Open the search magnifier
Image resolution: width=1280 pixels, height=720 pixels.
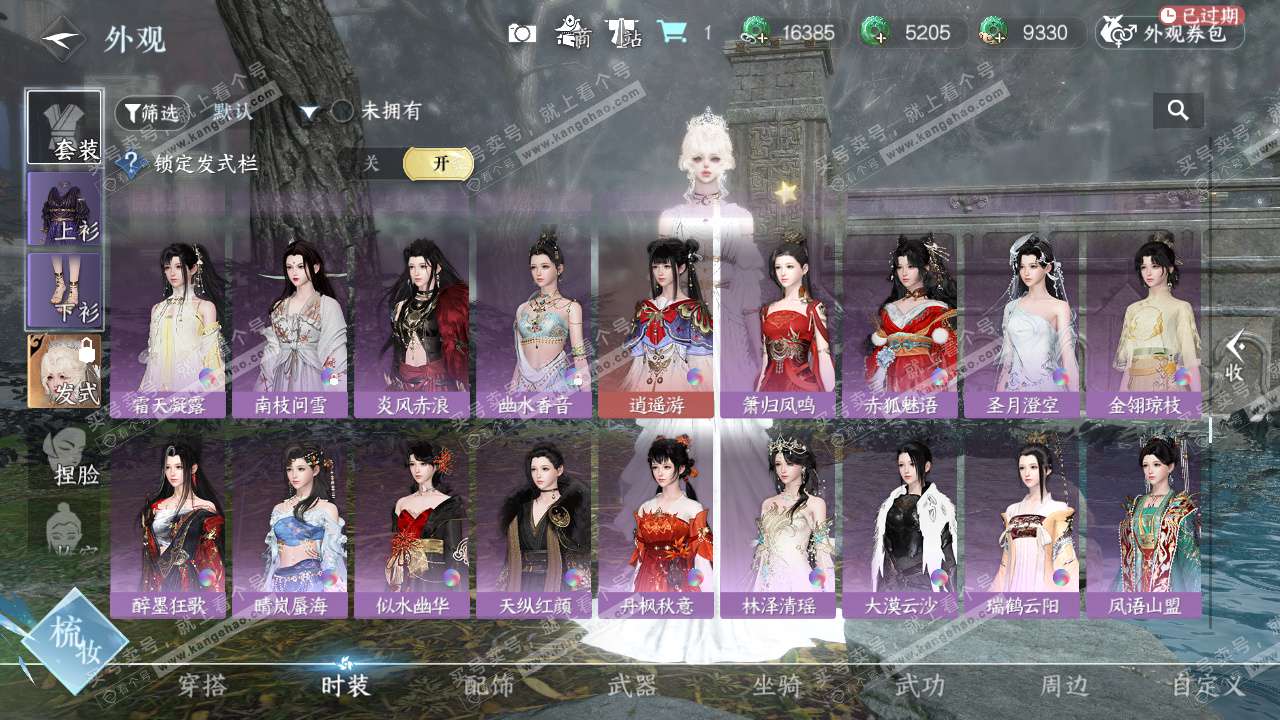pyautogui.click(x=1178, y=111)
